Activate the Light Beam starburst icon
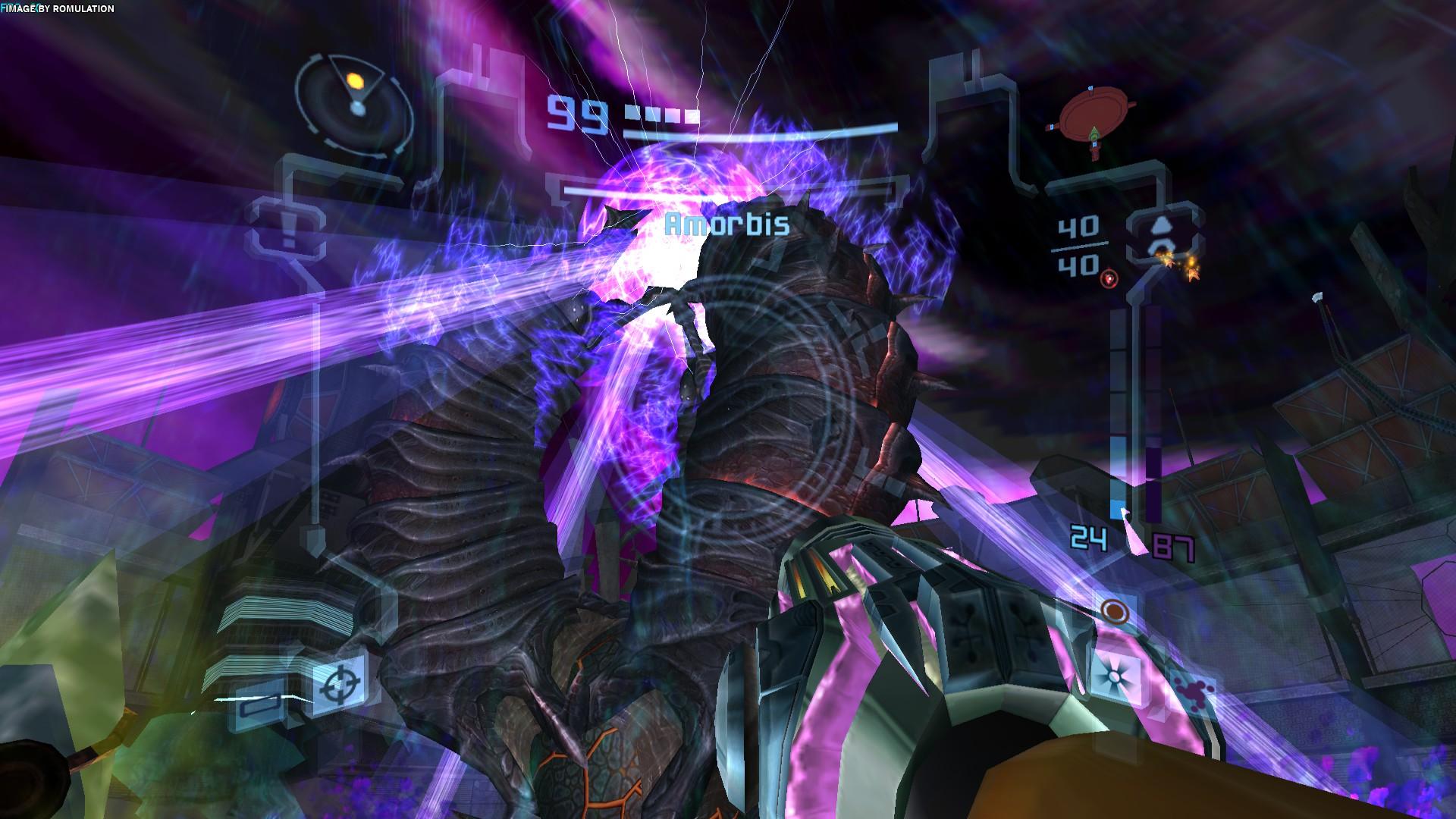The height and width of the screenshot is (819, 1456). coord(1114,673)
